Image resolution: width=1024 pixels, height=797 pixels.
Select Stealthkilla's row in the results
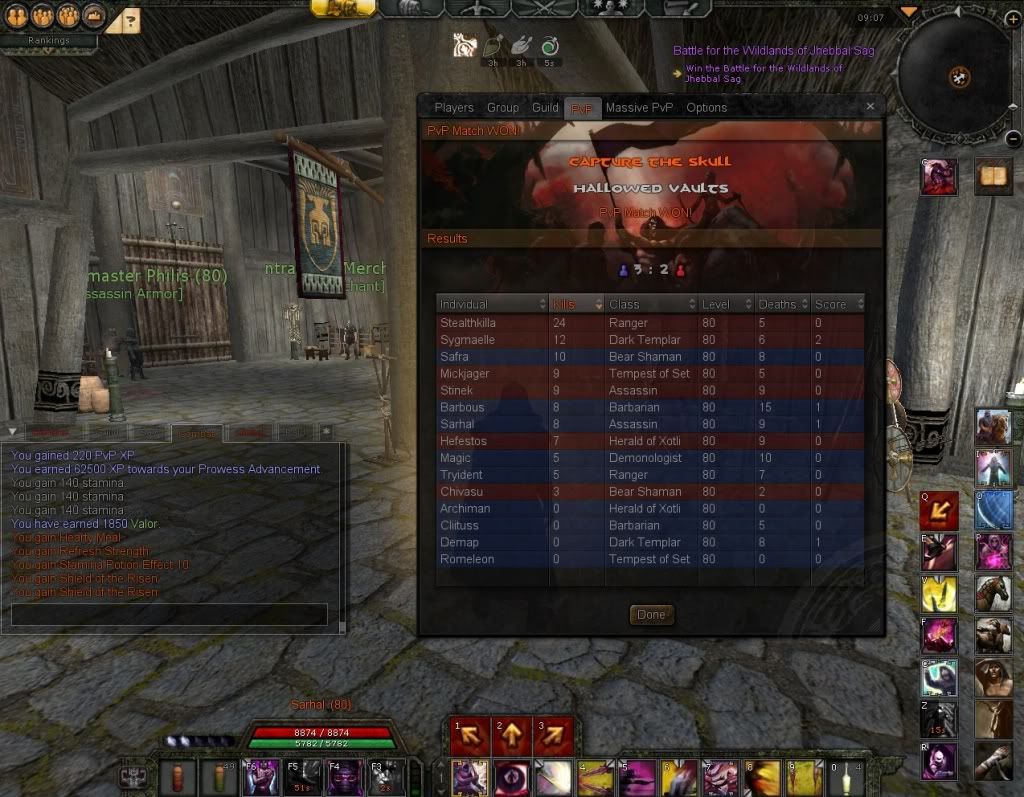(x=650, y=323)
